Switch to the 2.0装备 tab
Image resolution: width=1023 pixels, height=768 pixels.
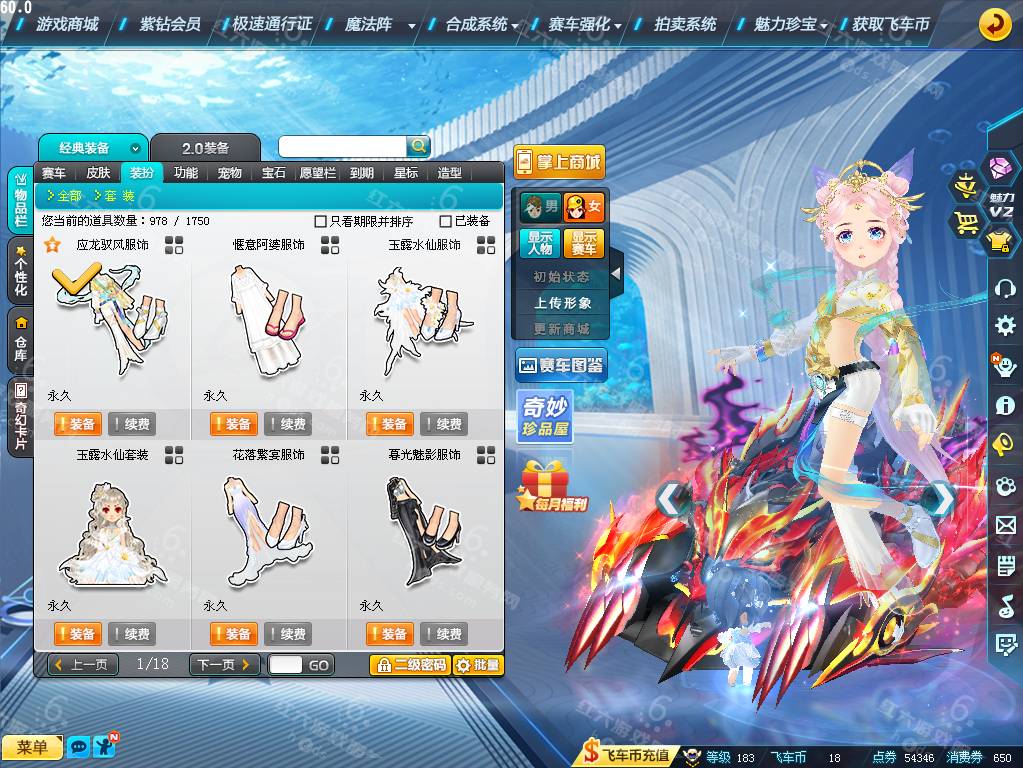pyautogui.click(x=205, y=148)
